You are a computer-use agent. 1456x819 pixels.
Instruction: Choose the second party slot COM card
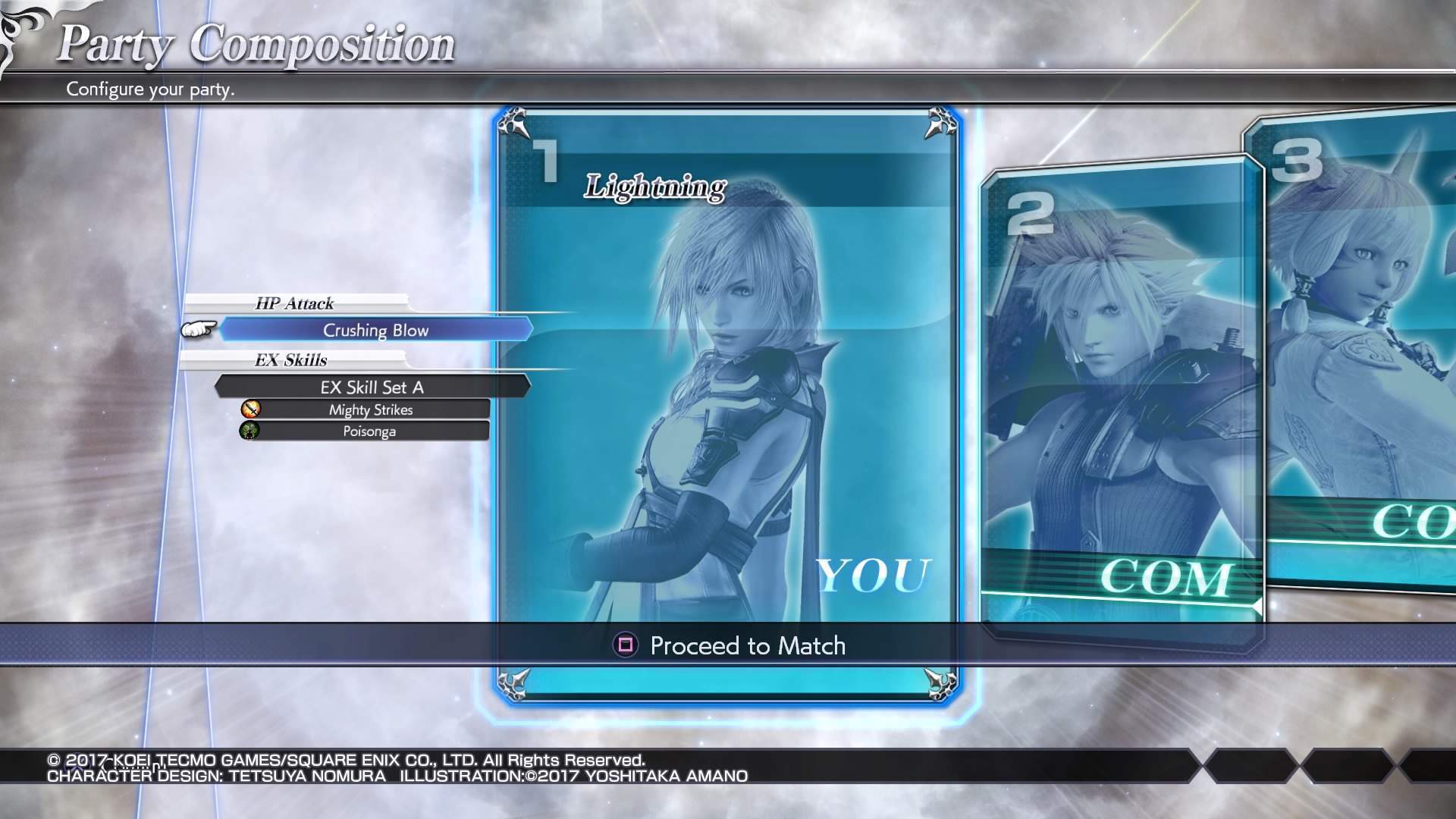[x=1121, y=394]
